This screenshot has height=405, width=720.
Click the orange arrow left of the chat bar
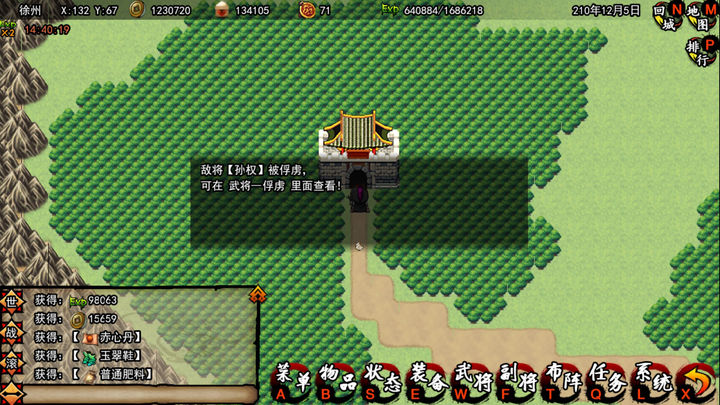point(11,391)
